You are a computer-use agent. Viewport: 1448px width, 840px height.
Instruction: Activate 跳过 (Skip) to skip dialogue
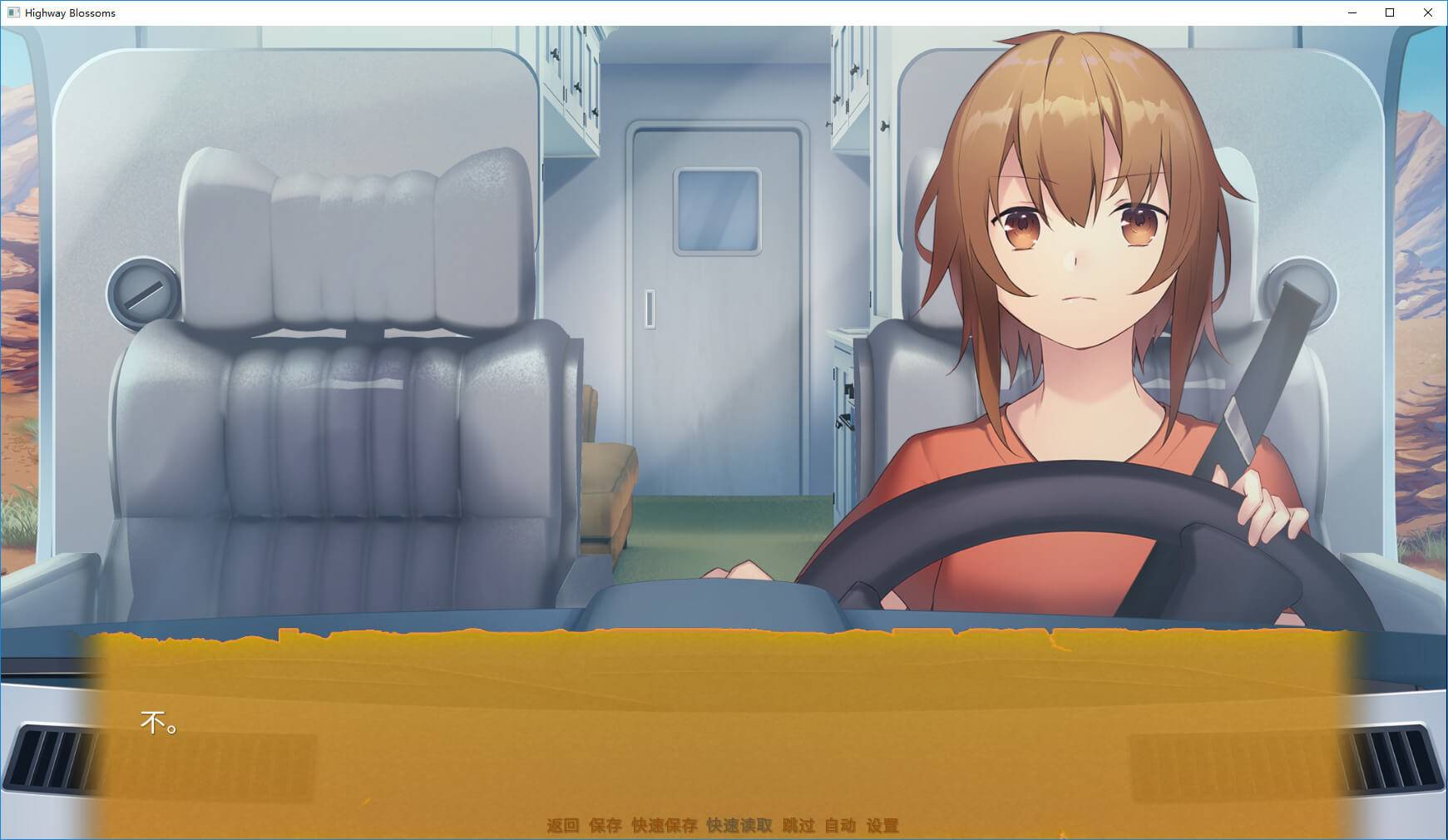click(798, 825)
